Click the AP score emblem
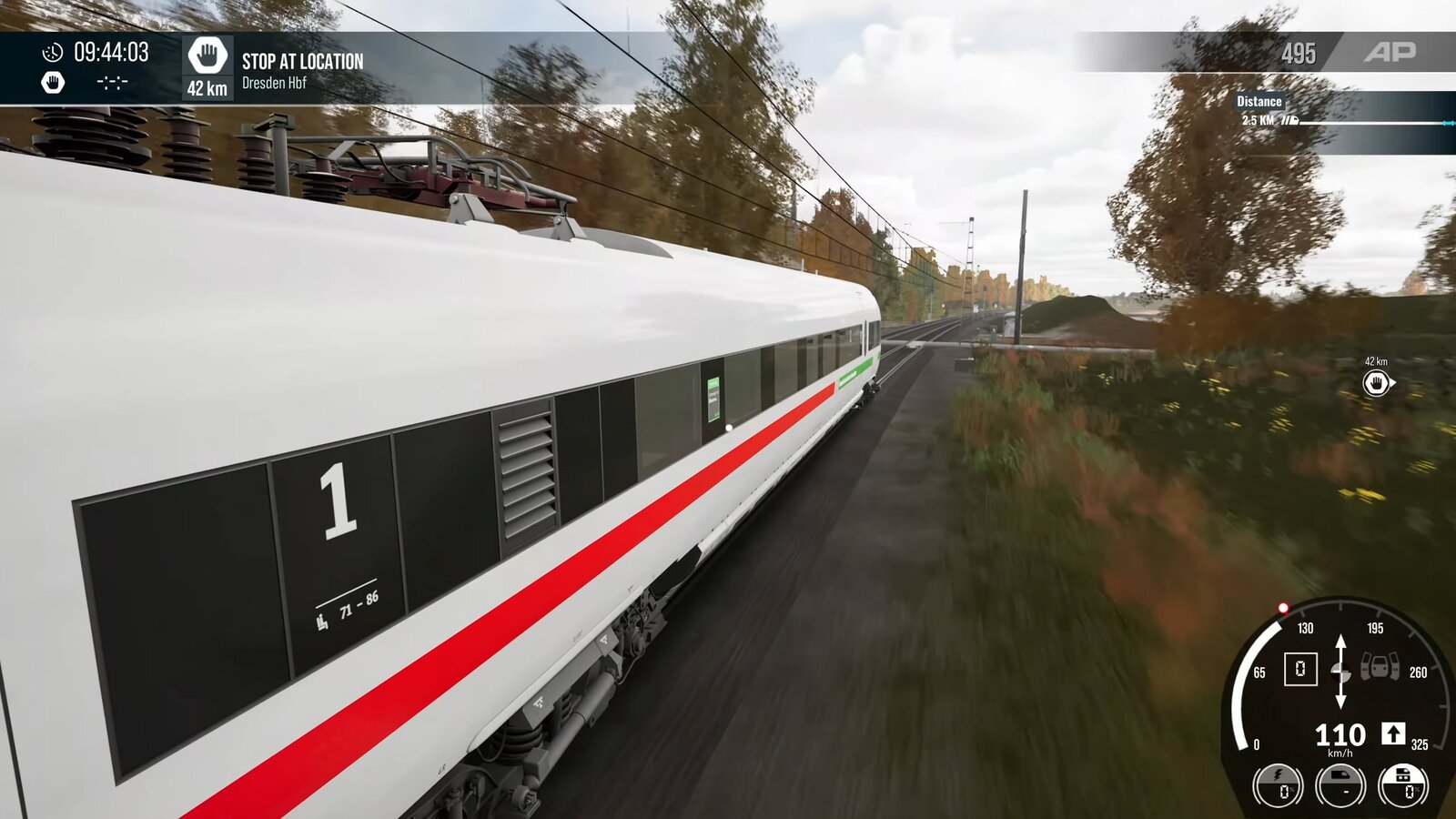Image resolution: width=1456 pixels, height=819 pixels. [1390, 53]
